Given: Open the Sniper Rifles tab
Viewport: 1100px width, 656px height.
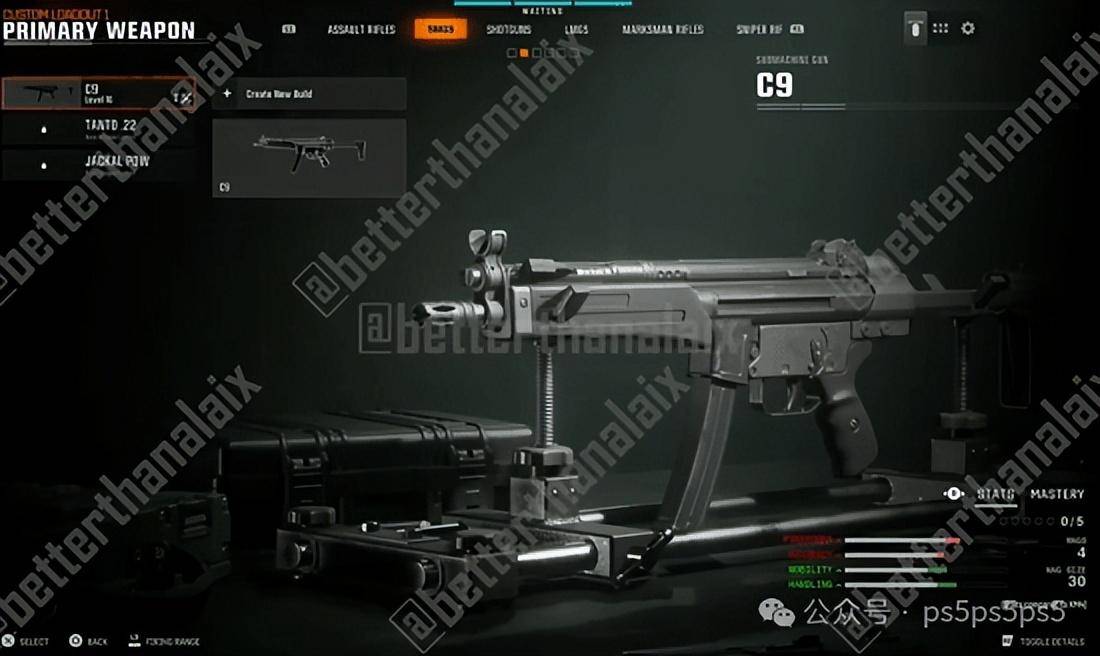Looking at the screenshot, I should (x=760, y=30).
